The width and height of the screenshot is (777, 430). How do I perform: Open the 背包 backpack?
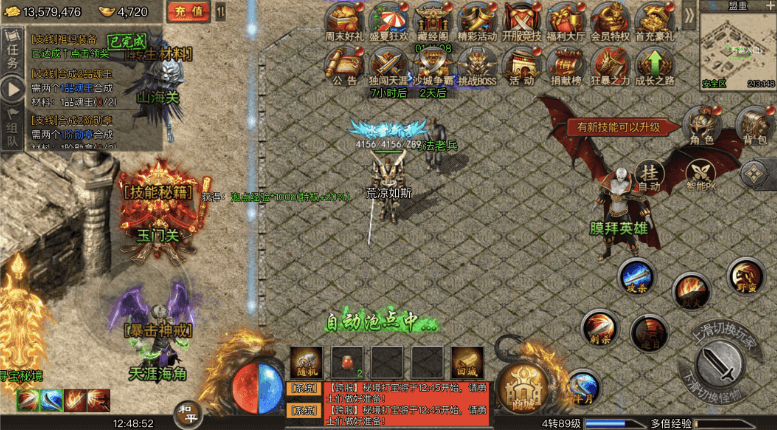tap(753, 126)
